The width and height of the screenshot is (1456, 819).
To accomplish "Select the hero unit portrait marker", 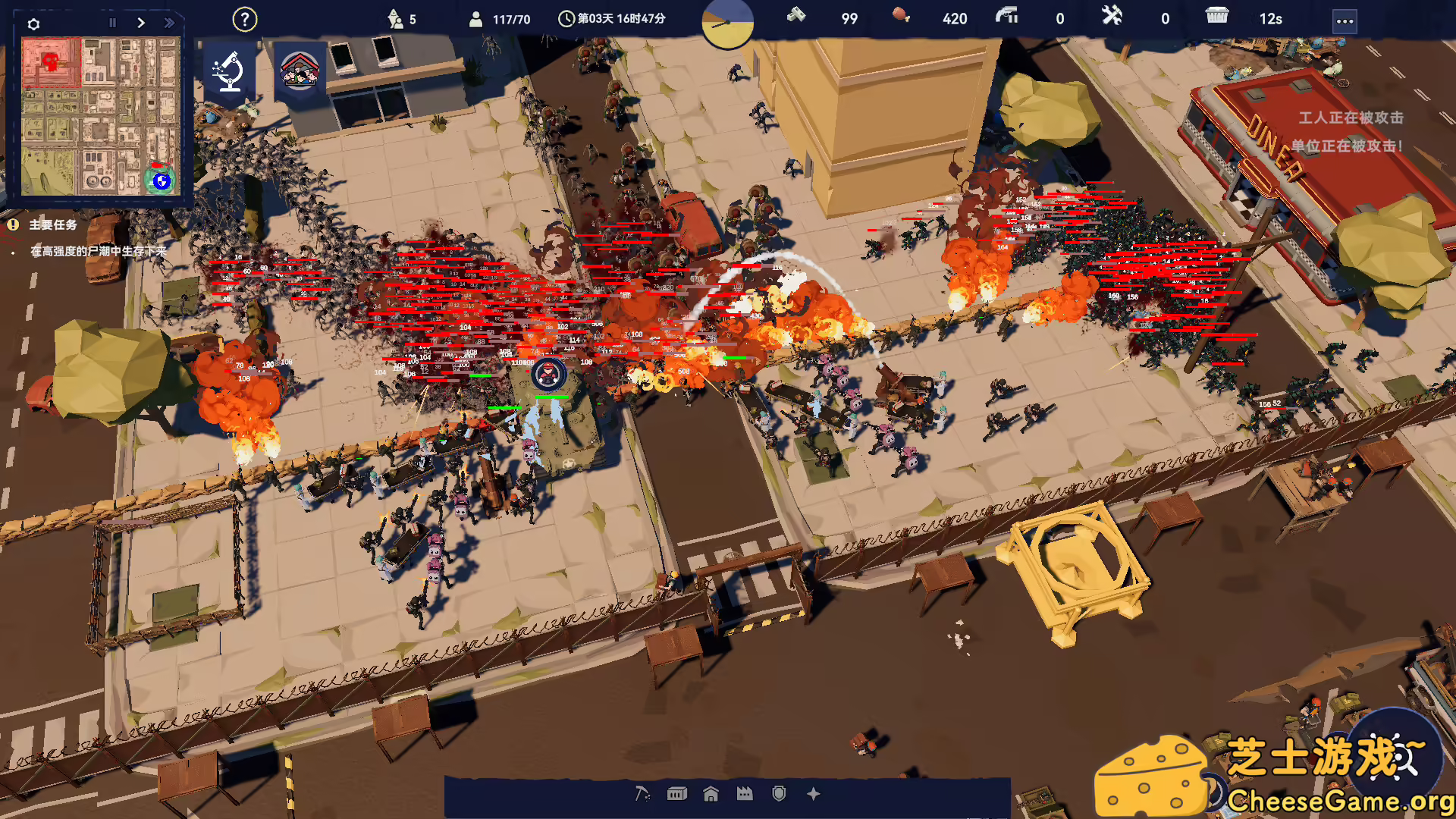I will 548,374.
